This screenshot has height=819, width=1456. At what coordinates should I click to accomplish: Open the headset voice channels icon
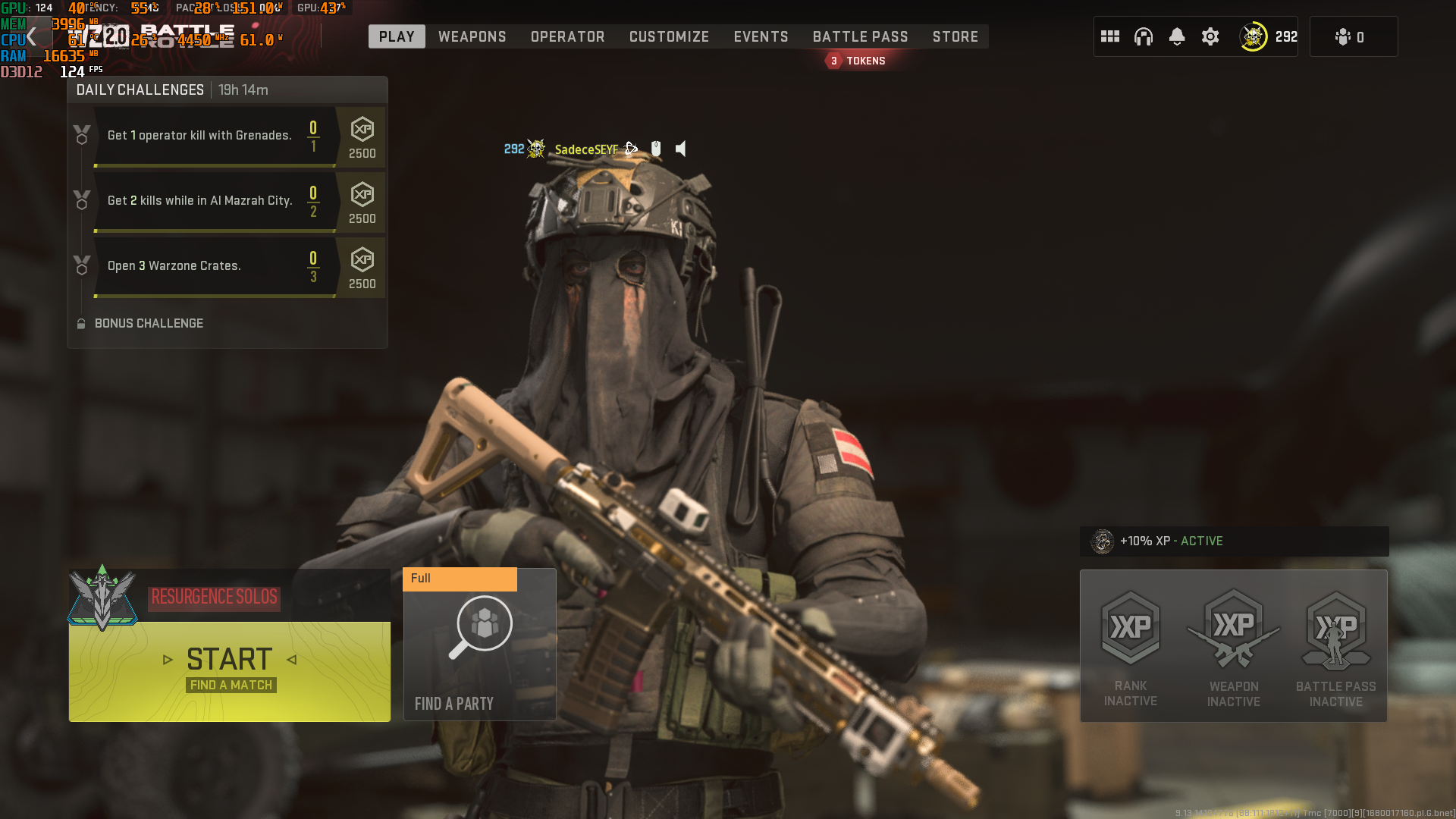[x=1144, y=36]
